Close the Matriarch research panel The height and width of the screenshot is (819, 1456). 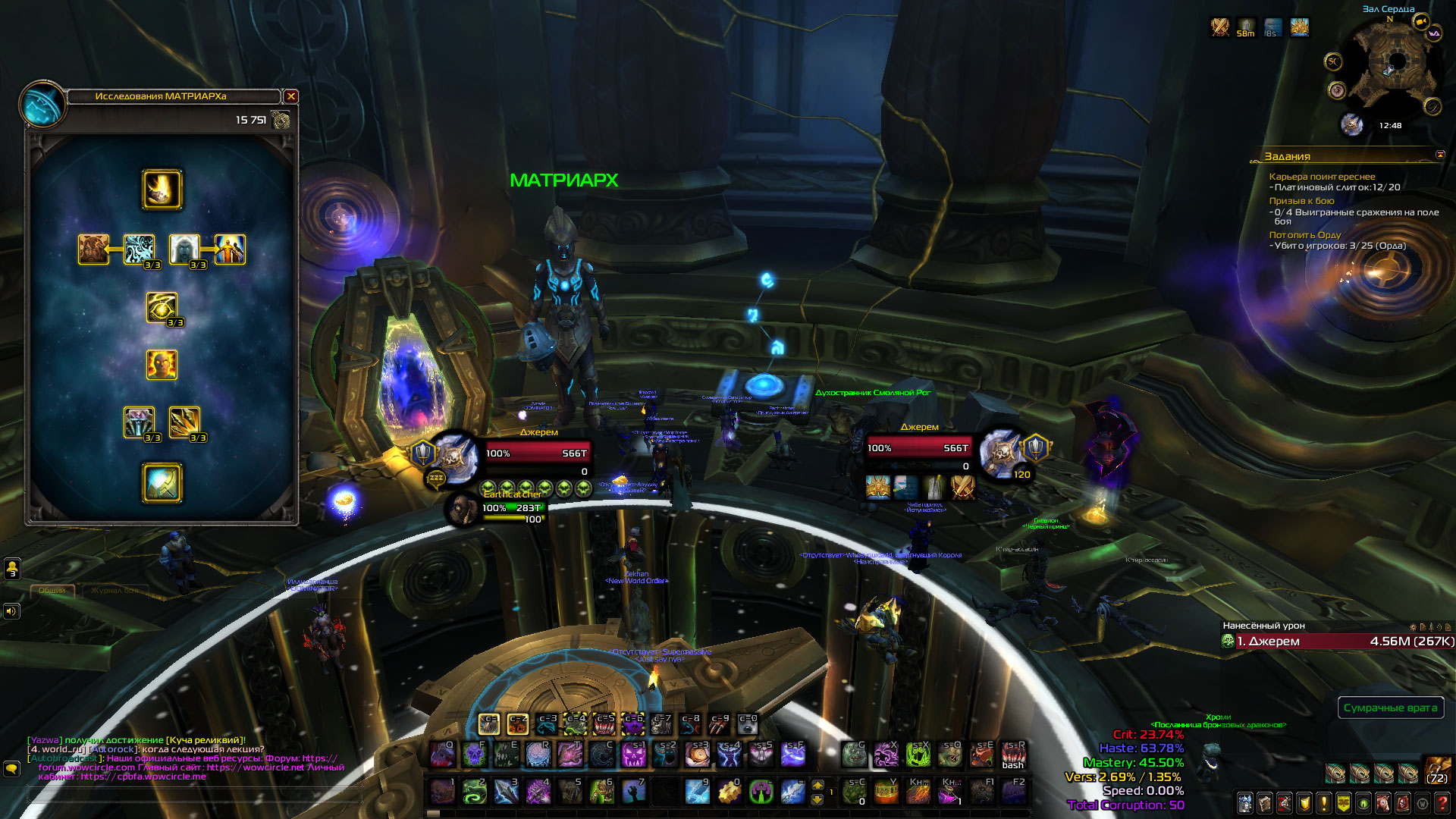pyautogui.click(x=290, y=96)
